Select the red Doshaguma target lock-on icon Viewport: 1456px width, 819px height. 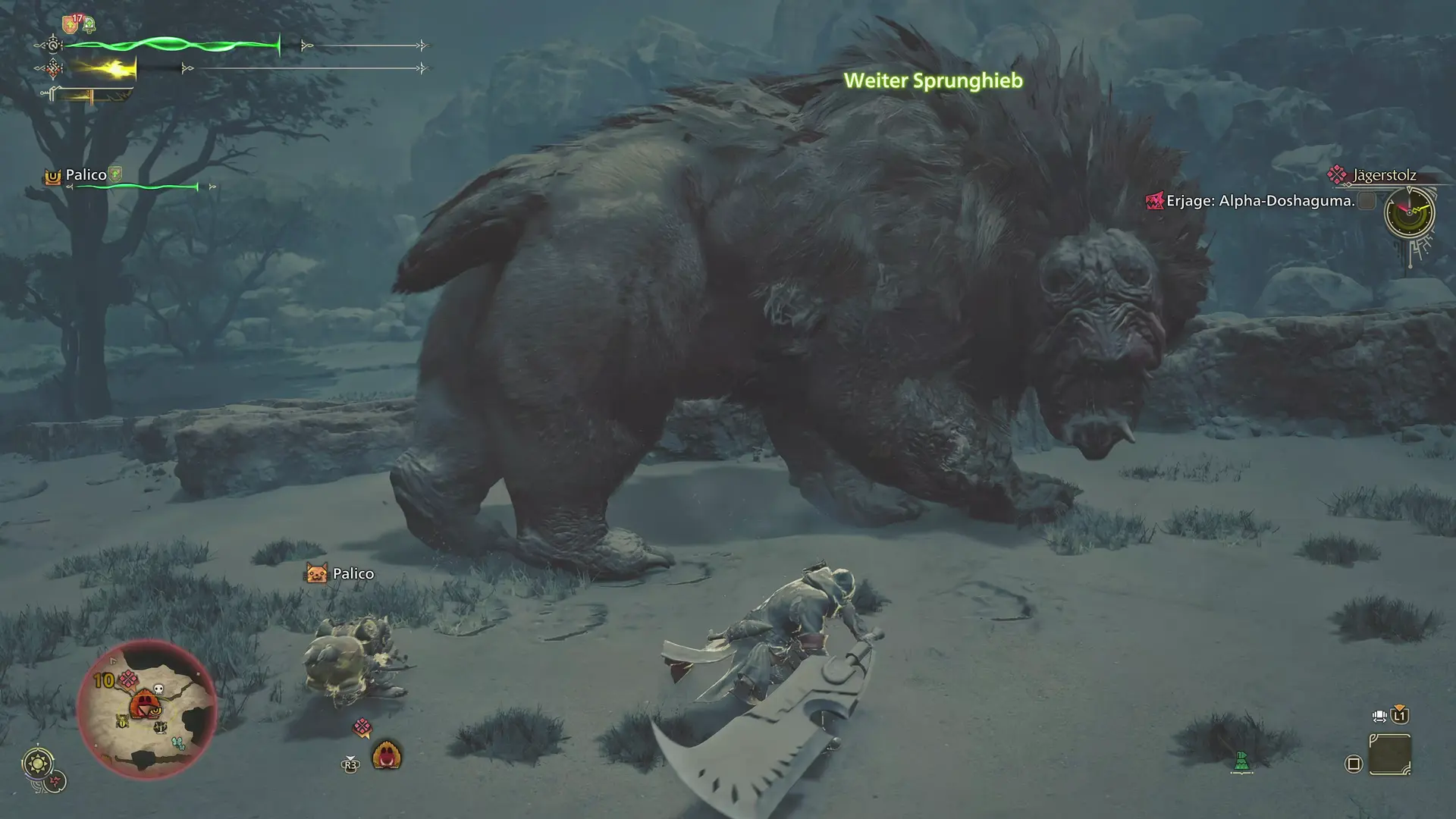pyautogui.click(x=387, y=755)
